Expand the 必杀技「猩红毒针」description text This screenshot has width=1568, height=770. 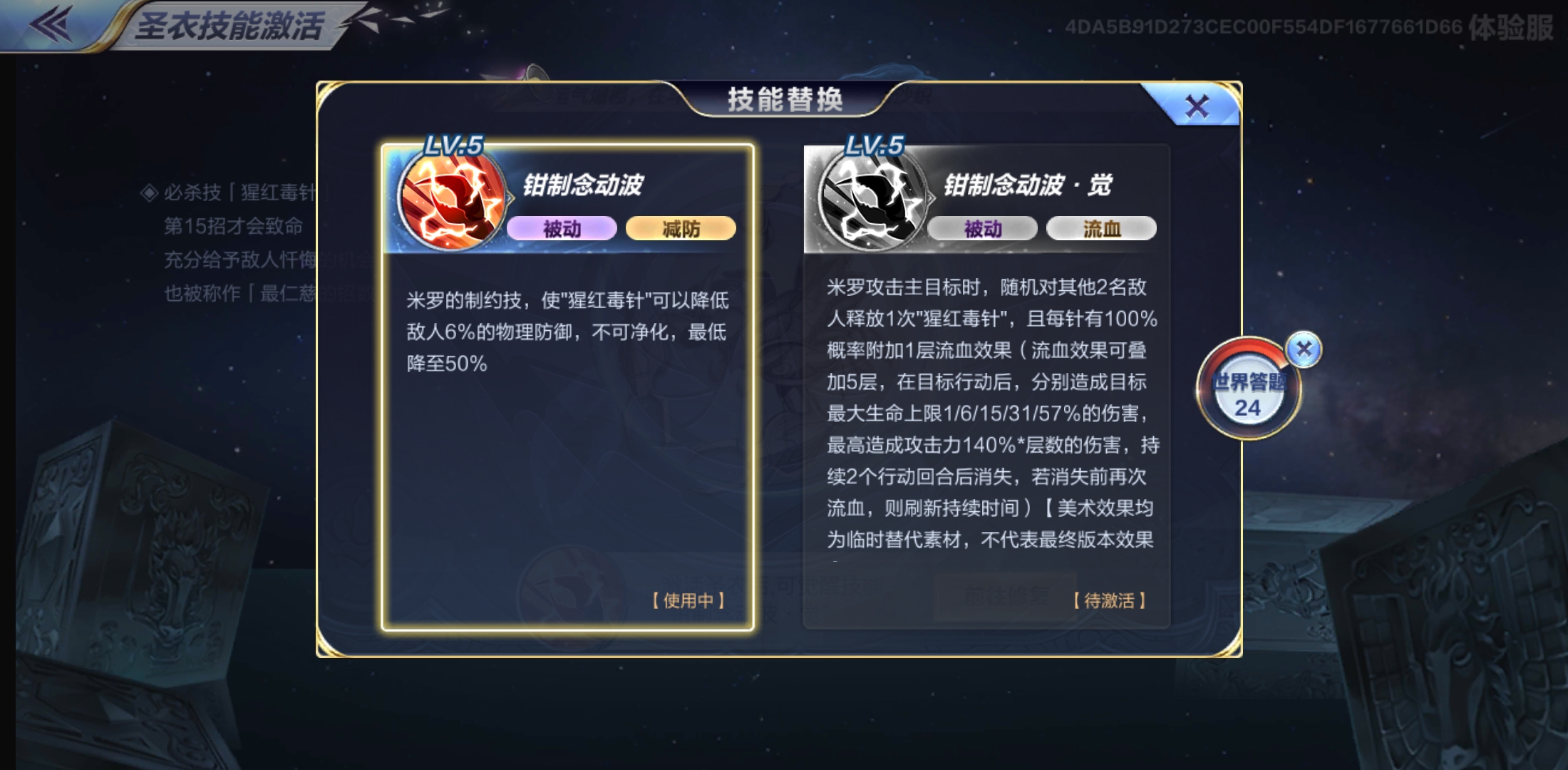pyautogui.click(x=228, y=193)
